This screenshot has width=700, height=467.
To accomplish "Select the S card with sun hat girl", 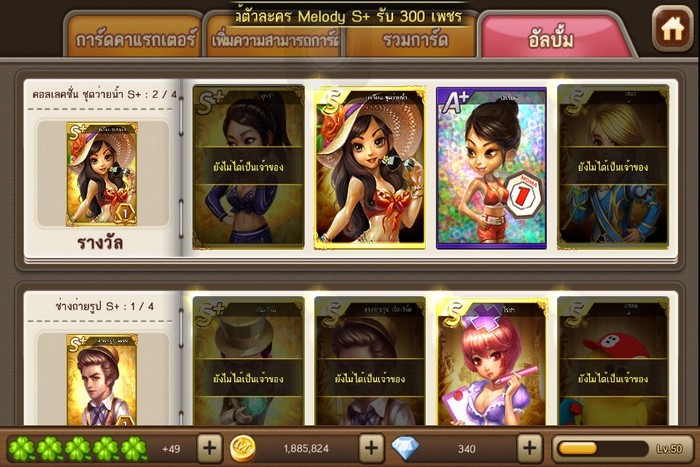I will click(x=370, y=166).
